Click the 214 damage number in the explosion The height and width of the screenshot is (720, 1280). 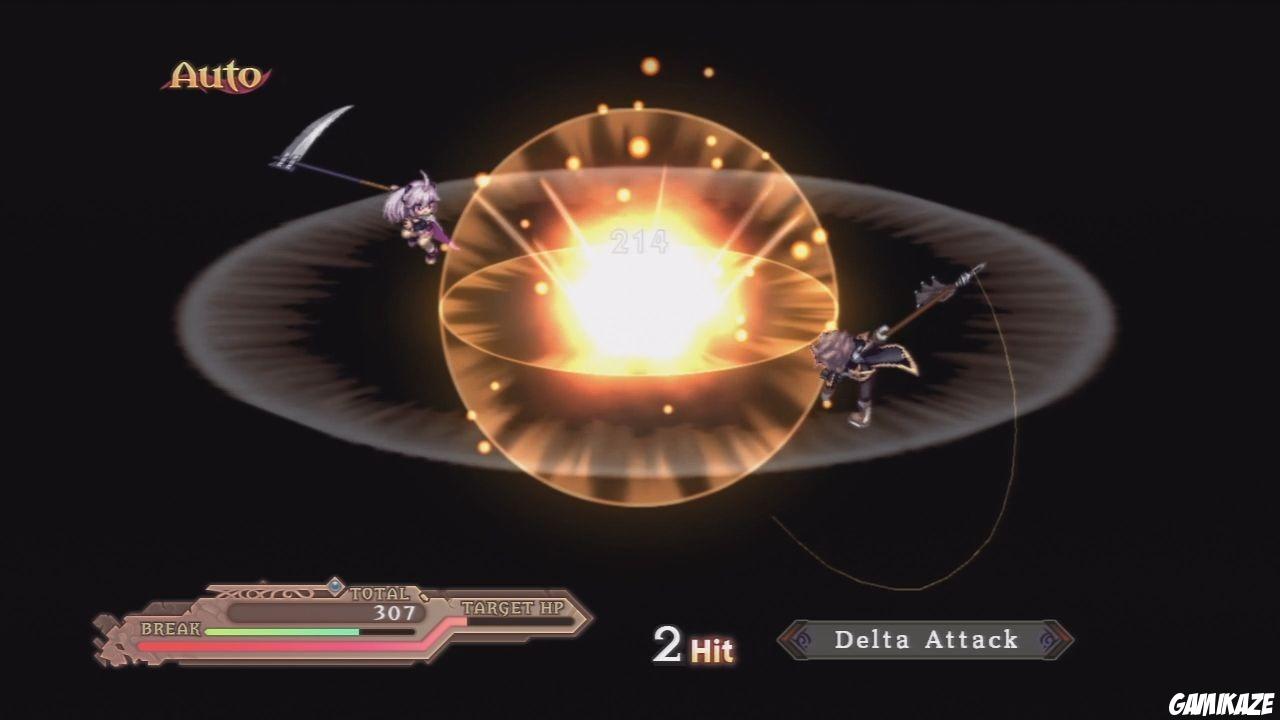(638, 242)
